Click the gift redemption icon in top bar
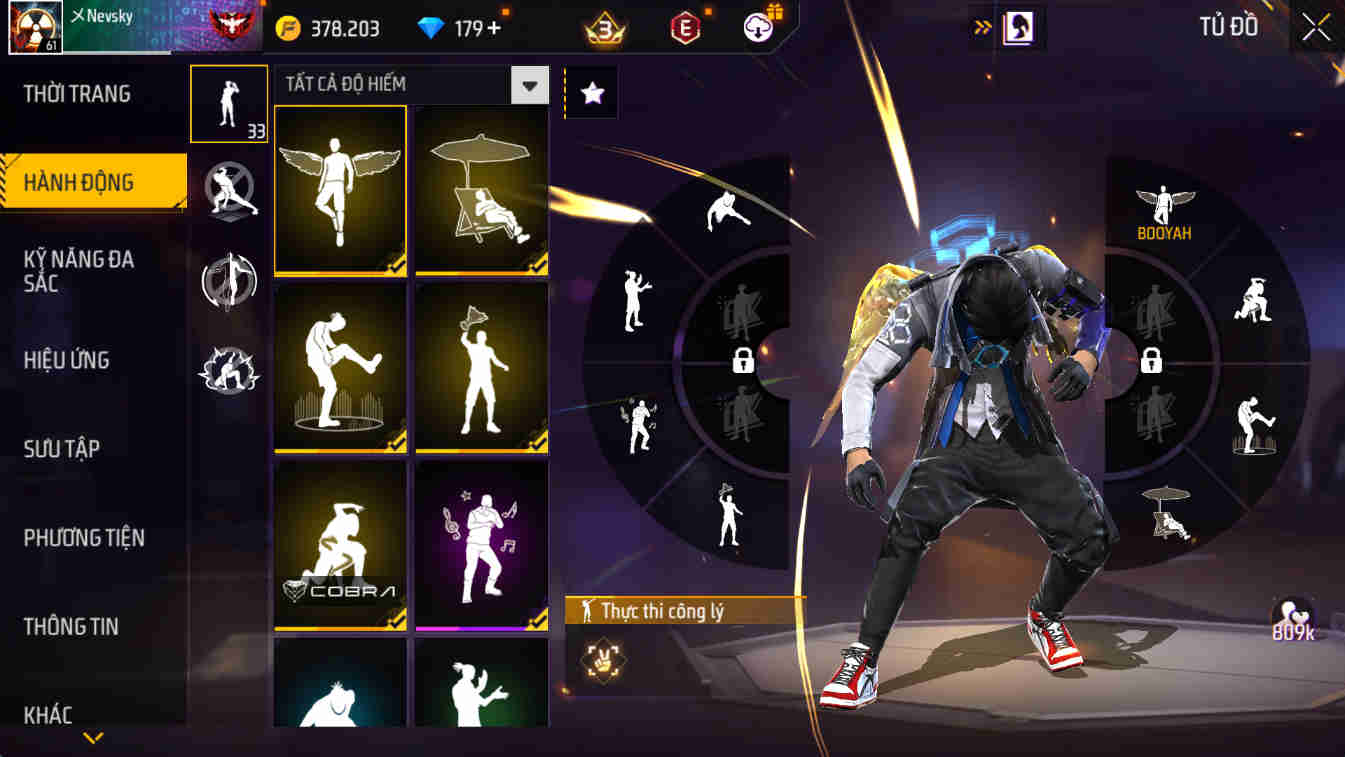Viewport: 1345px width, 757px height. [757, 27]
